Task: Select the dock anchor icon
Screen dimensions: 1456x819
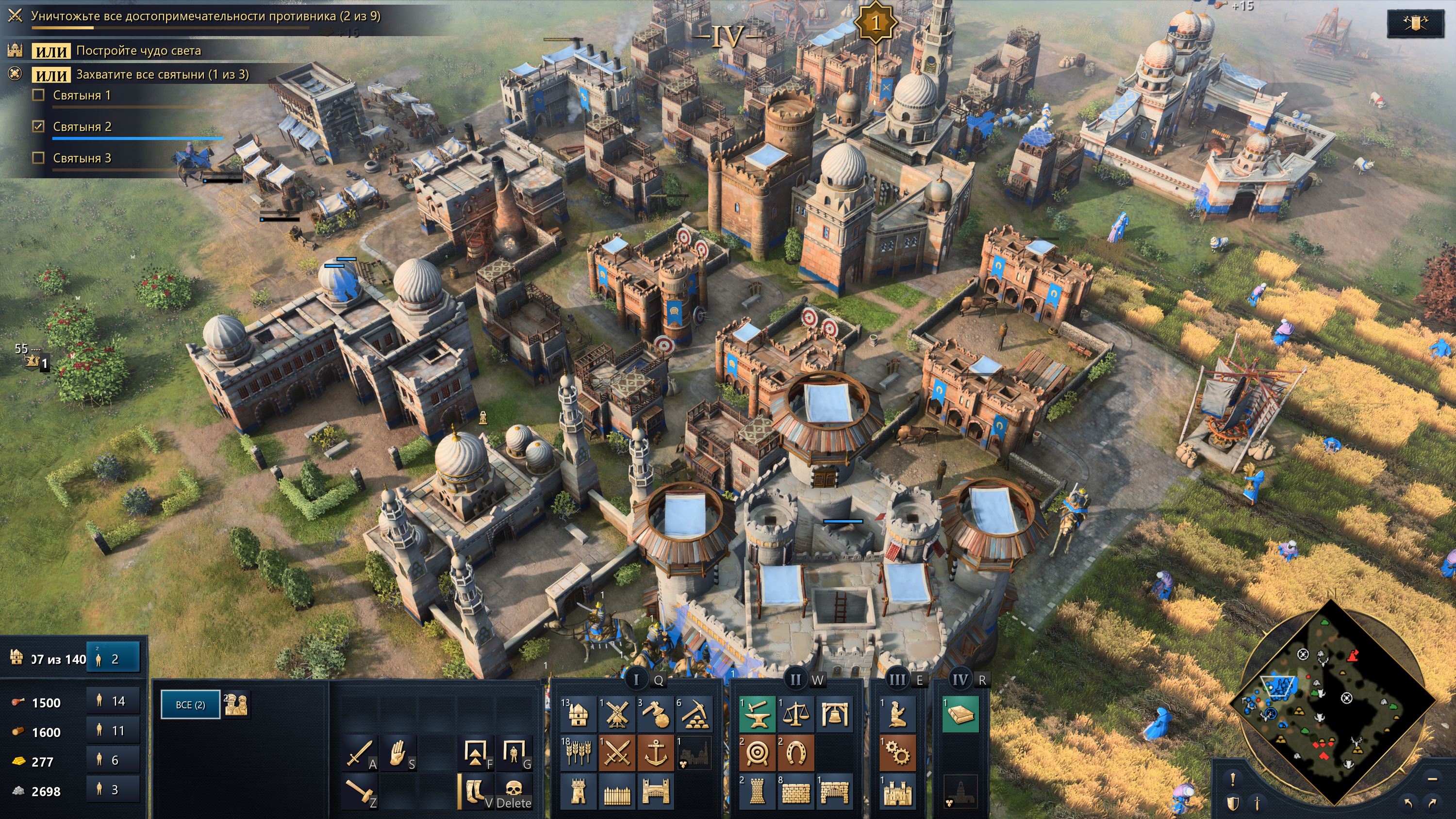Action: pyautogui.click(x=655, y=753)
